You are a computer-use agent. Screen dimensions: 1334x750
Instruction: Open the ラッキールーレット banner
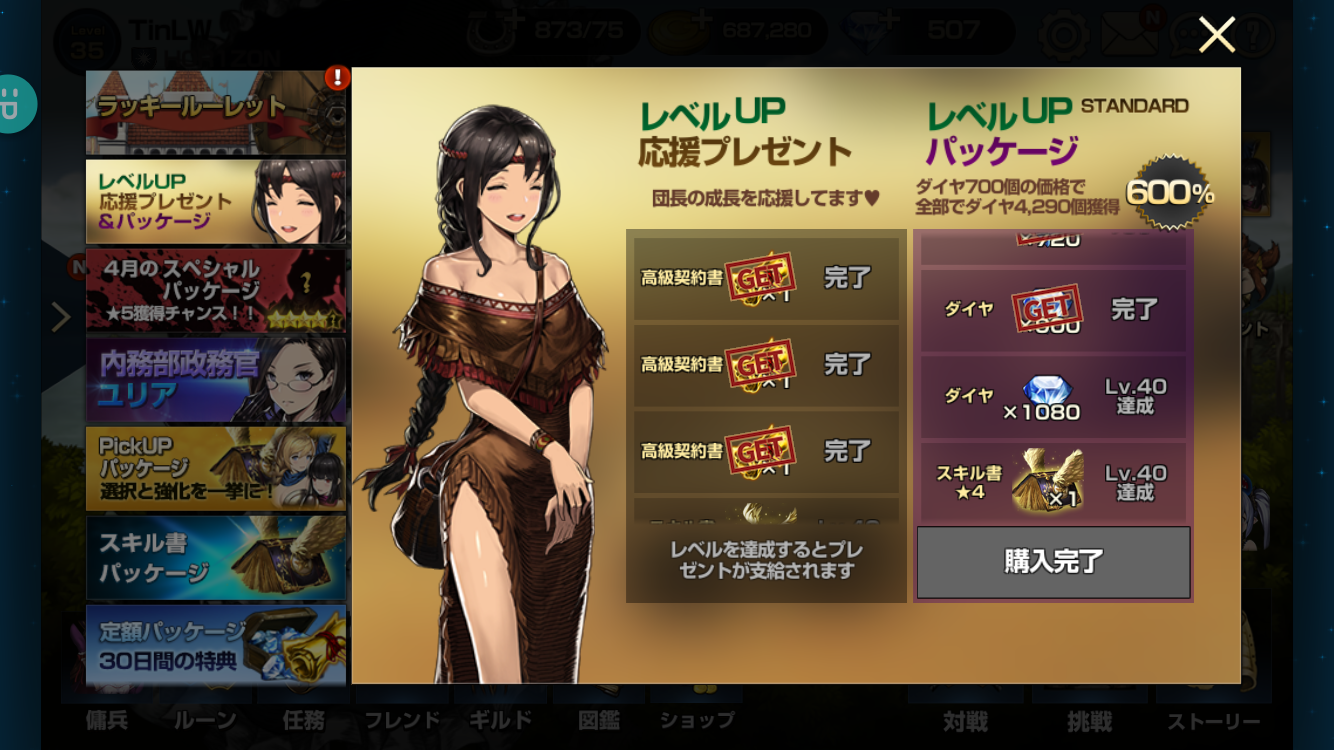coord(215,111)
